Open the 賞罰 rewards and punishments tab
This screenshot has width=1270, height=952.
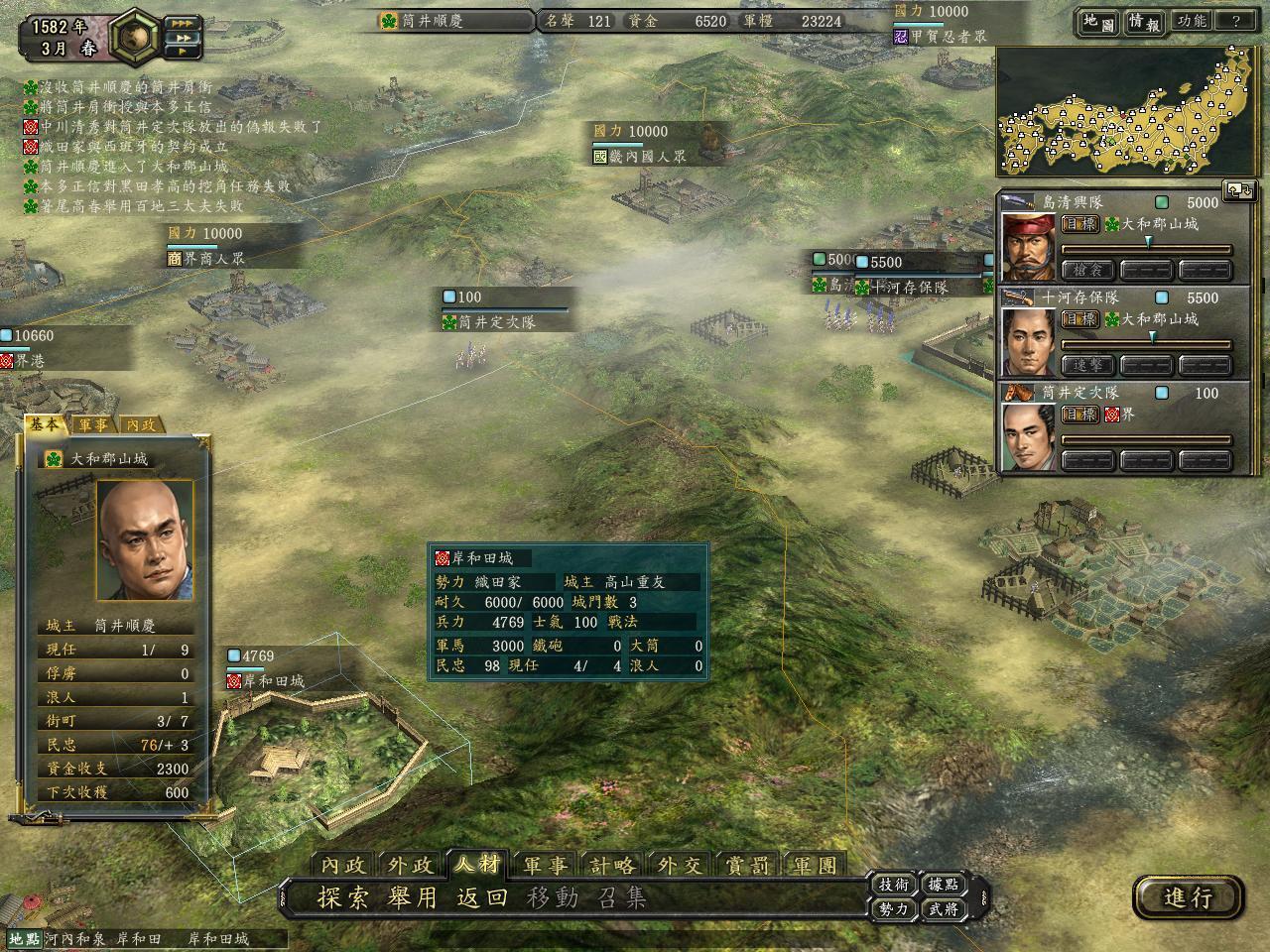pos(747,865)
